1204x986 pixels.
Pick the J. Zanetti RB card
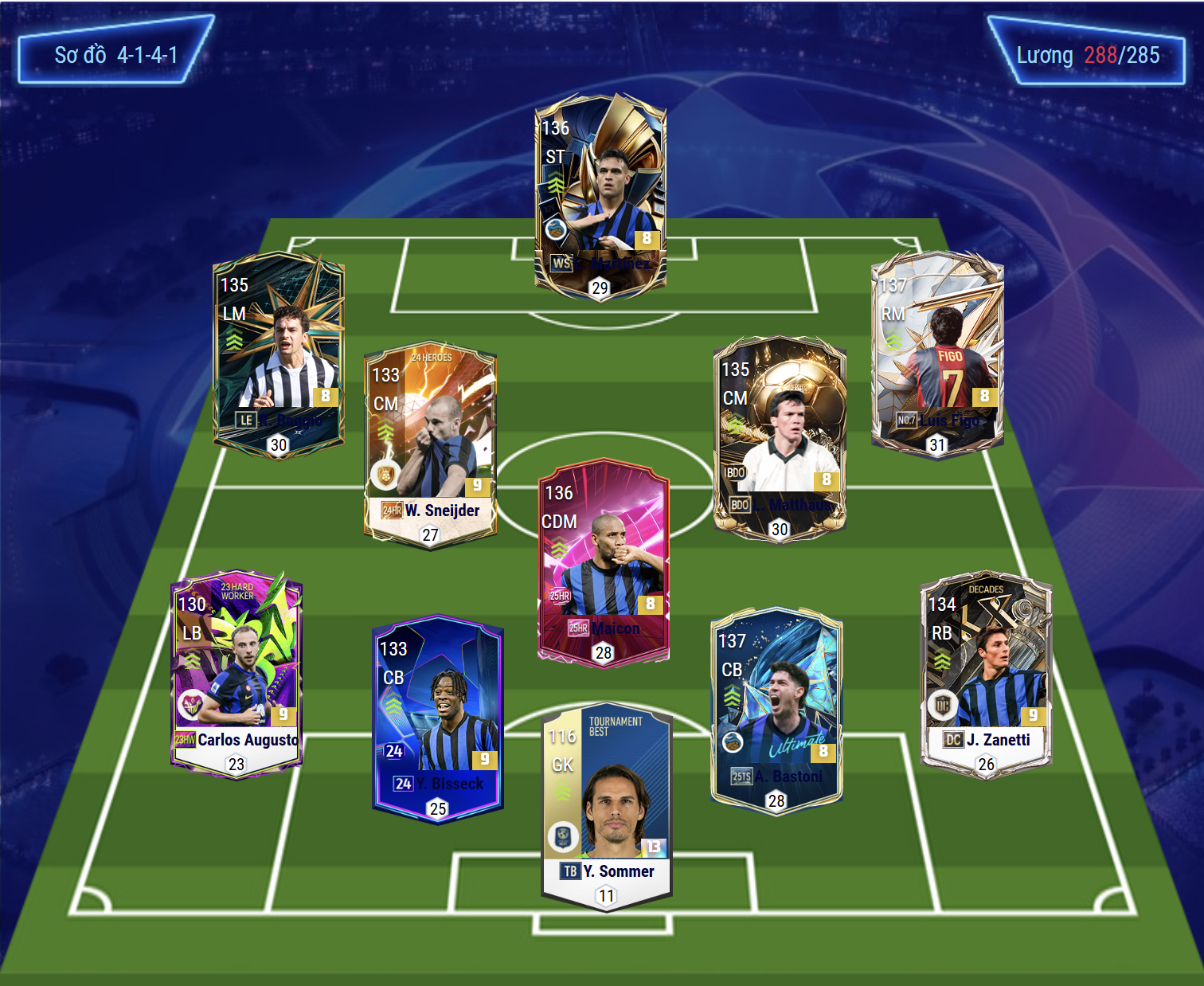(986, 673)
